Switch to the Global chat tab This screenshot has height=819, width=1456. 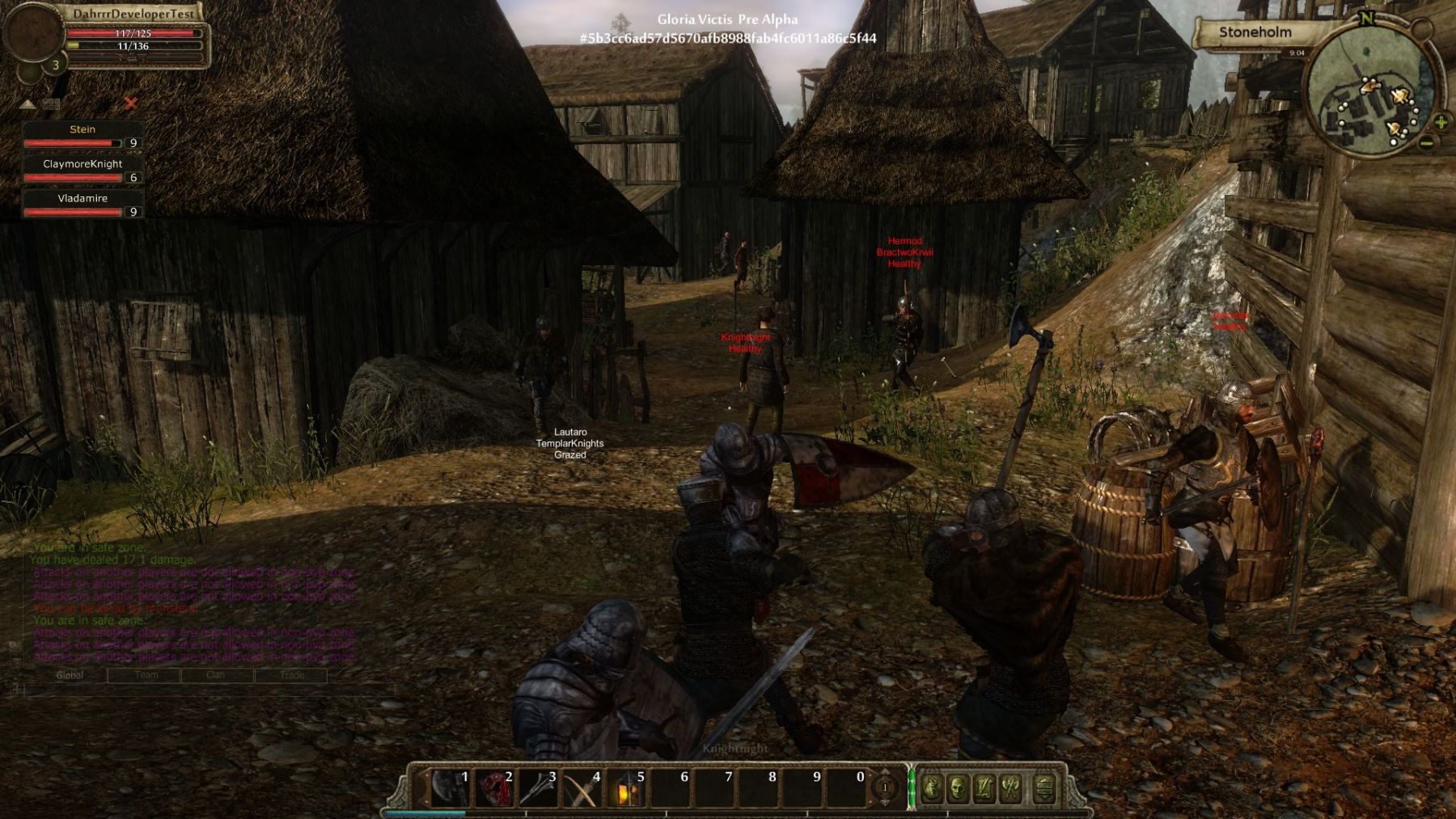point(70,675)
